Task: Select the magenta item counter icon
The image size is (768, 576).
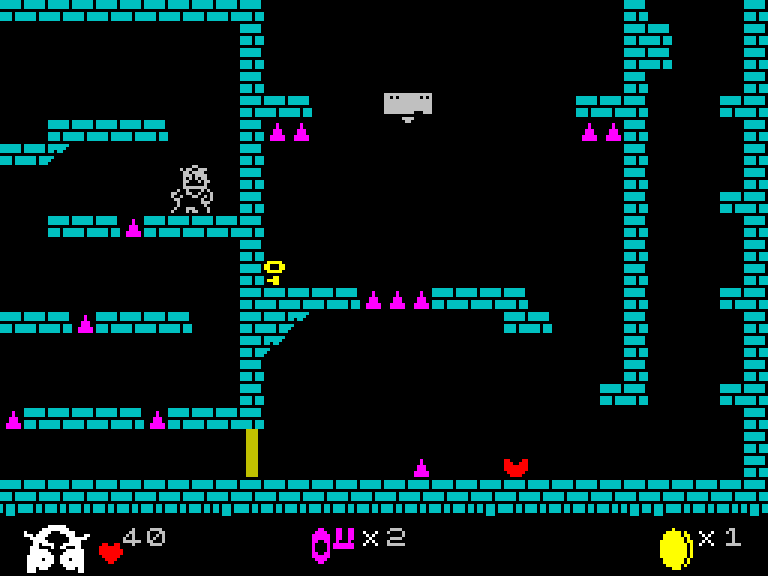Action: click(x=332, y=544)
